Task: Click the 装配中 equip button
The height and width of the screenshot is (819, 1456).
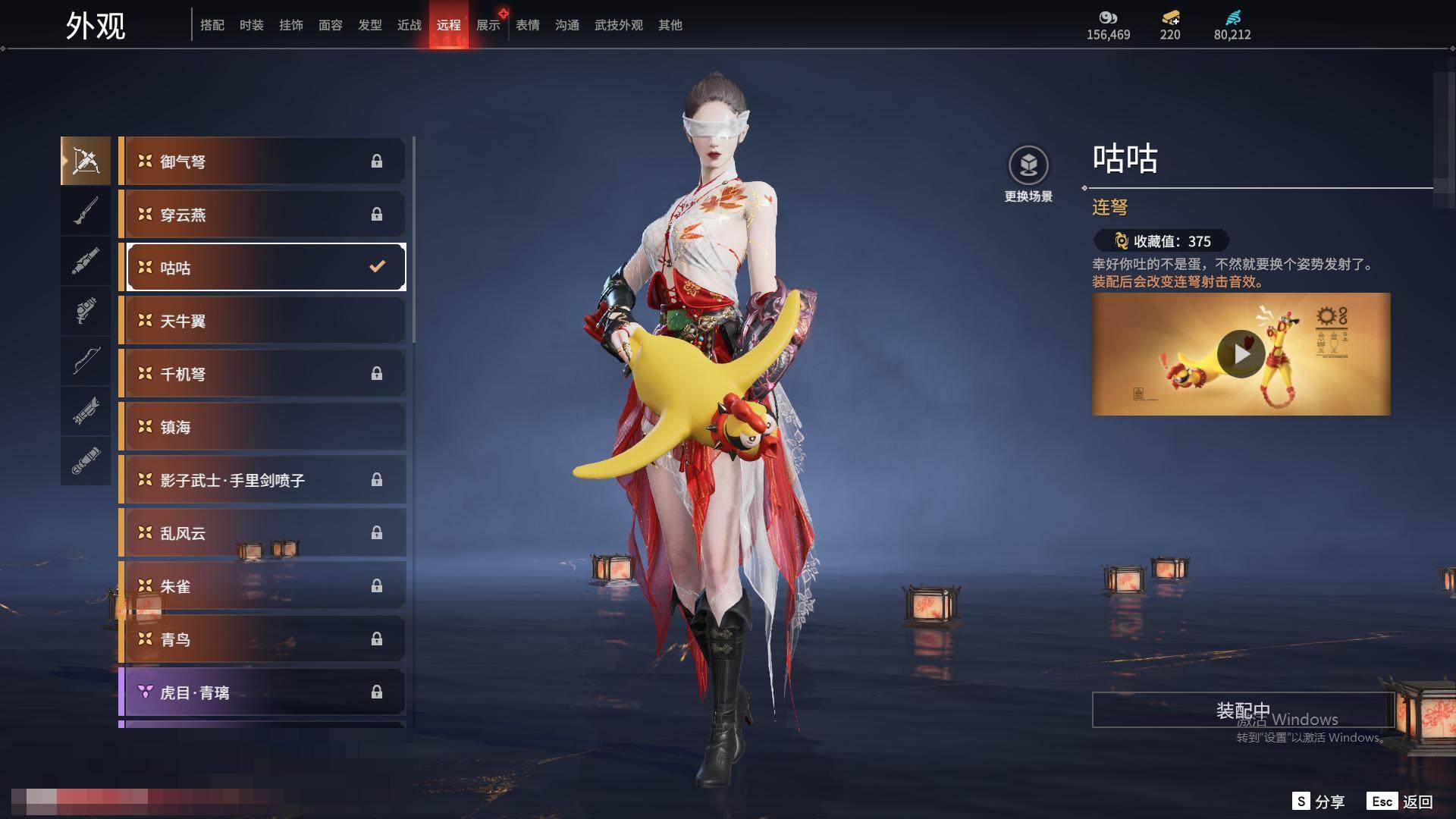Action: 1242,710
